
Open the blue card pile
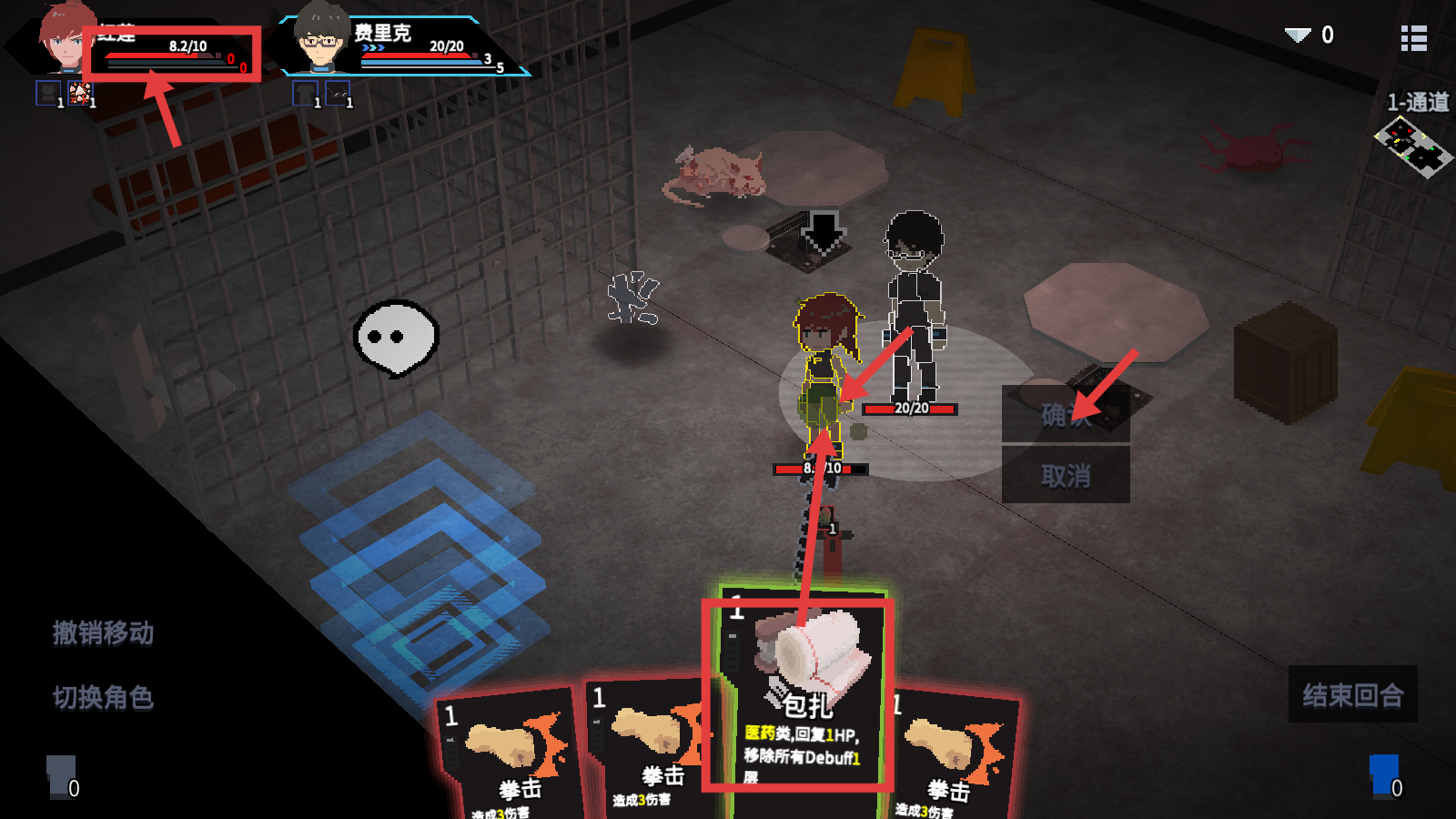coord(1385,775)
